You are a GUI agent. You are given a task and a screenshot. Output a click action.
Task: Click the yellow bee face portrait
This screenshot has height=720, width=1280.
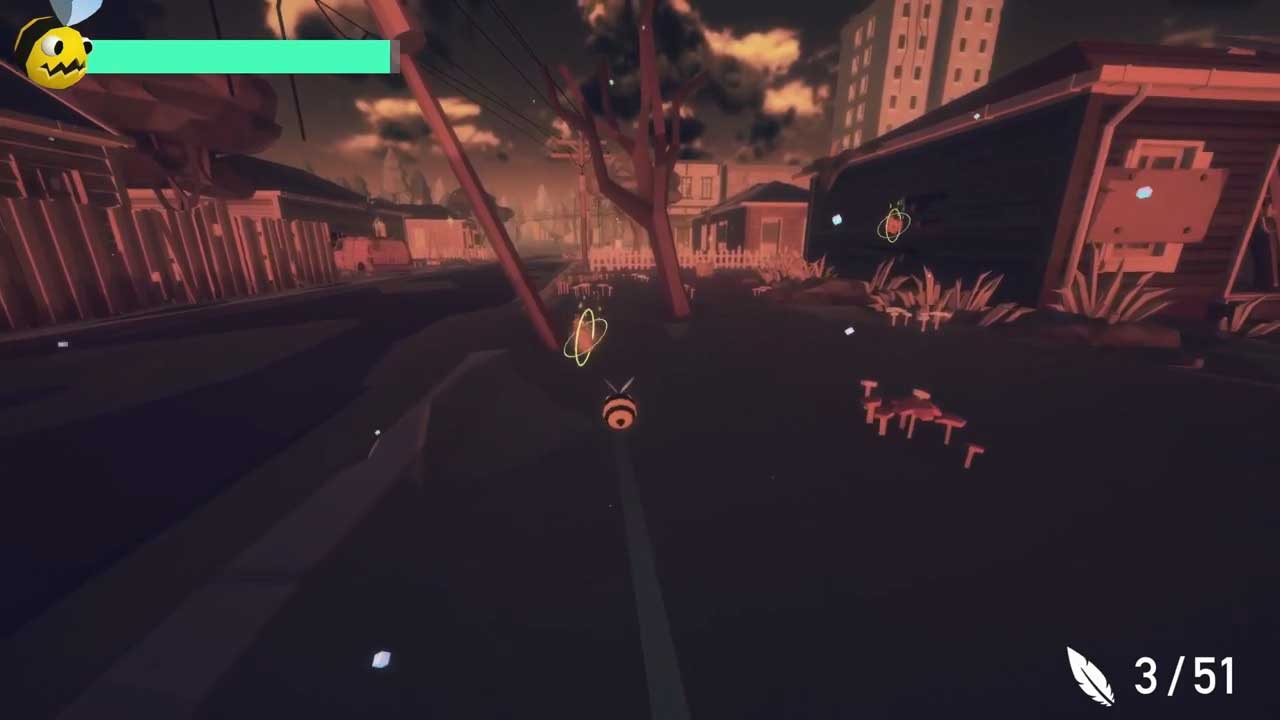tap(56, 56)
